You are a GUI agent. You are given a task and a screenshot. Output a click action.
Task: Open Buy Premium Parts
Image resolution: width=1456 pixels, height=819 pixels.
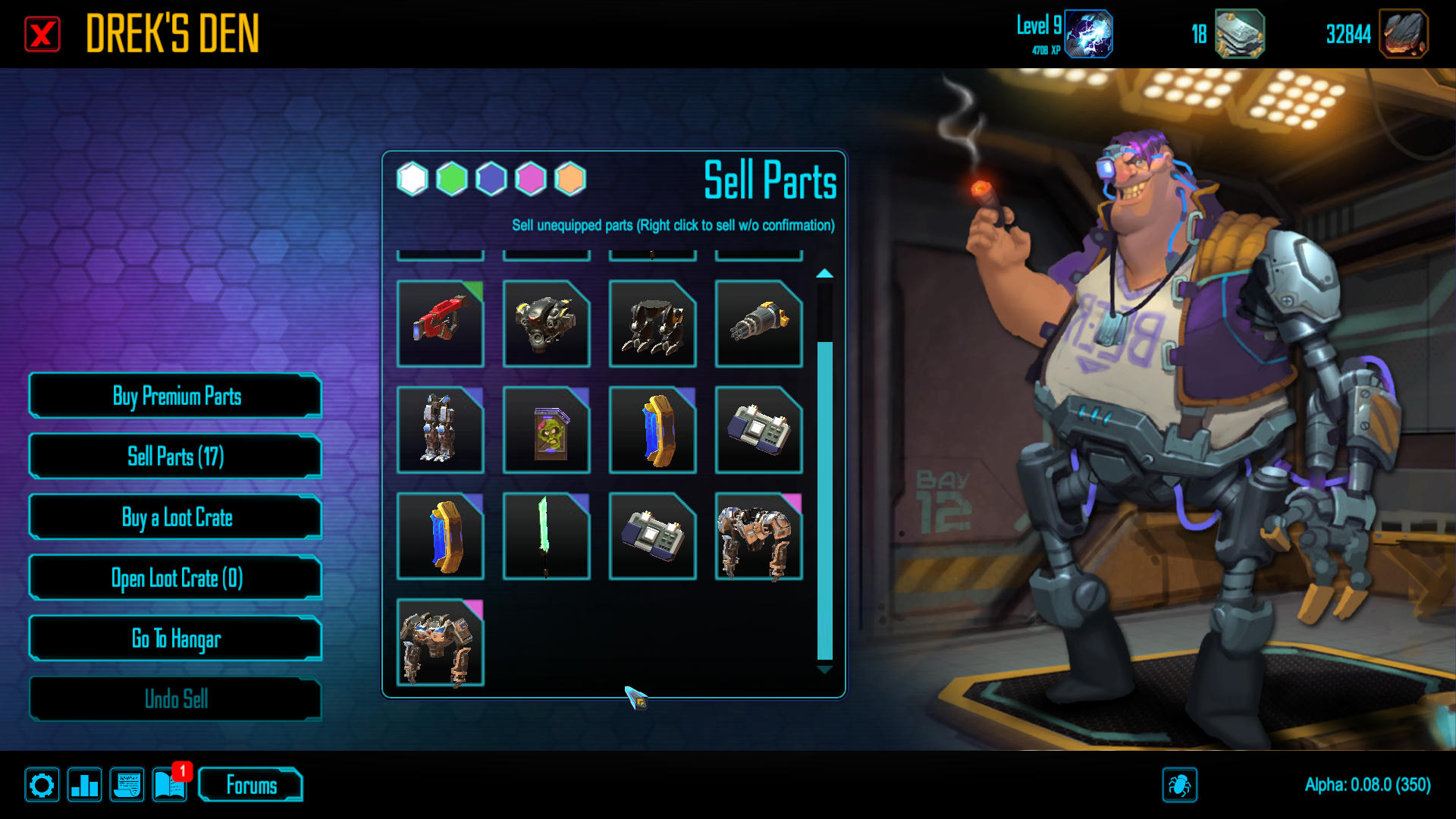pyautogui.click(x=176, y=396)
